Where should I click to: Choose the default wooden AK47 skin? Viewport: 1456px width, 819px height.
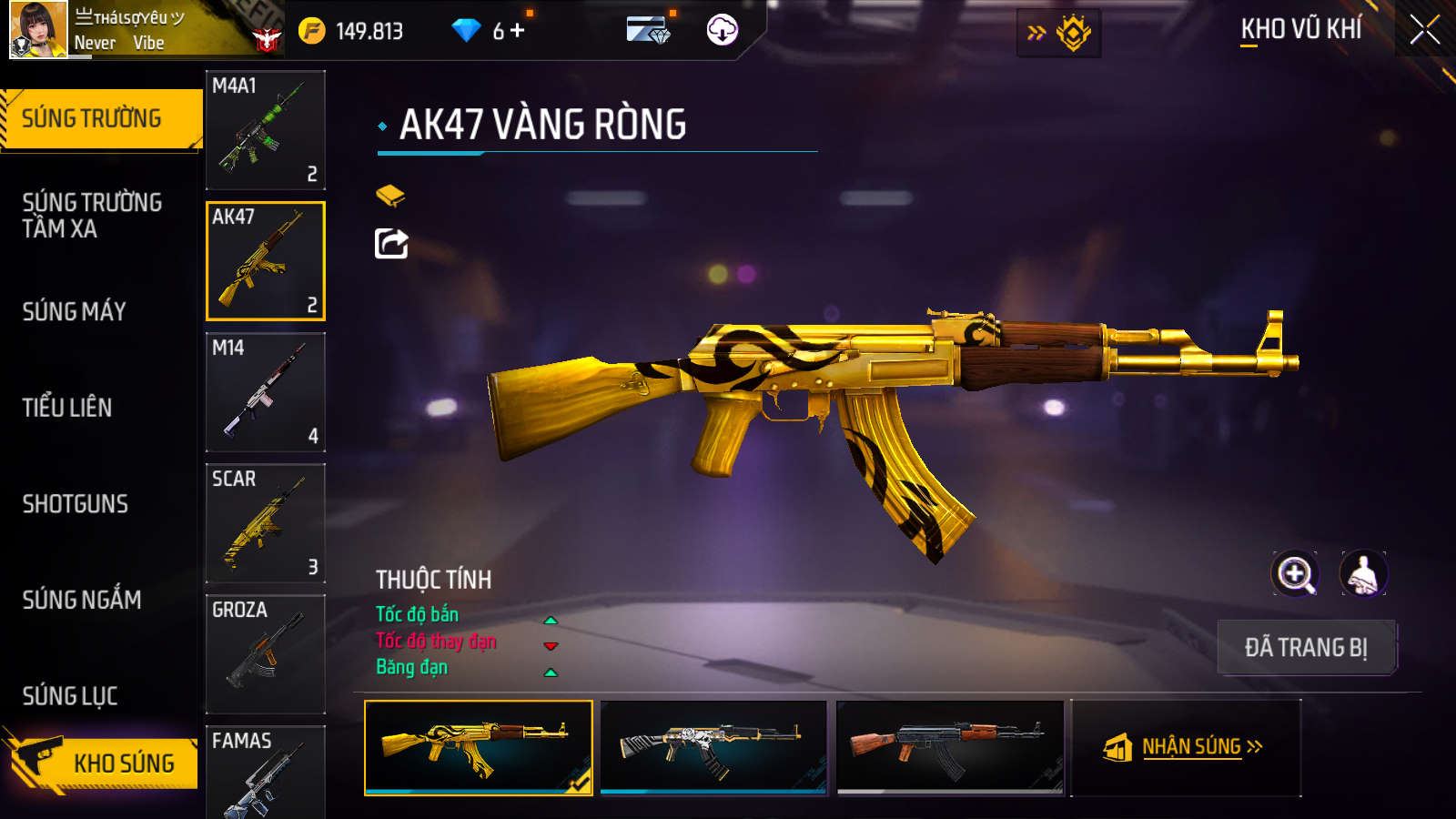pyautogui.click(x=949, y=747)
